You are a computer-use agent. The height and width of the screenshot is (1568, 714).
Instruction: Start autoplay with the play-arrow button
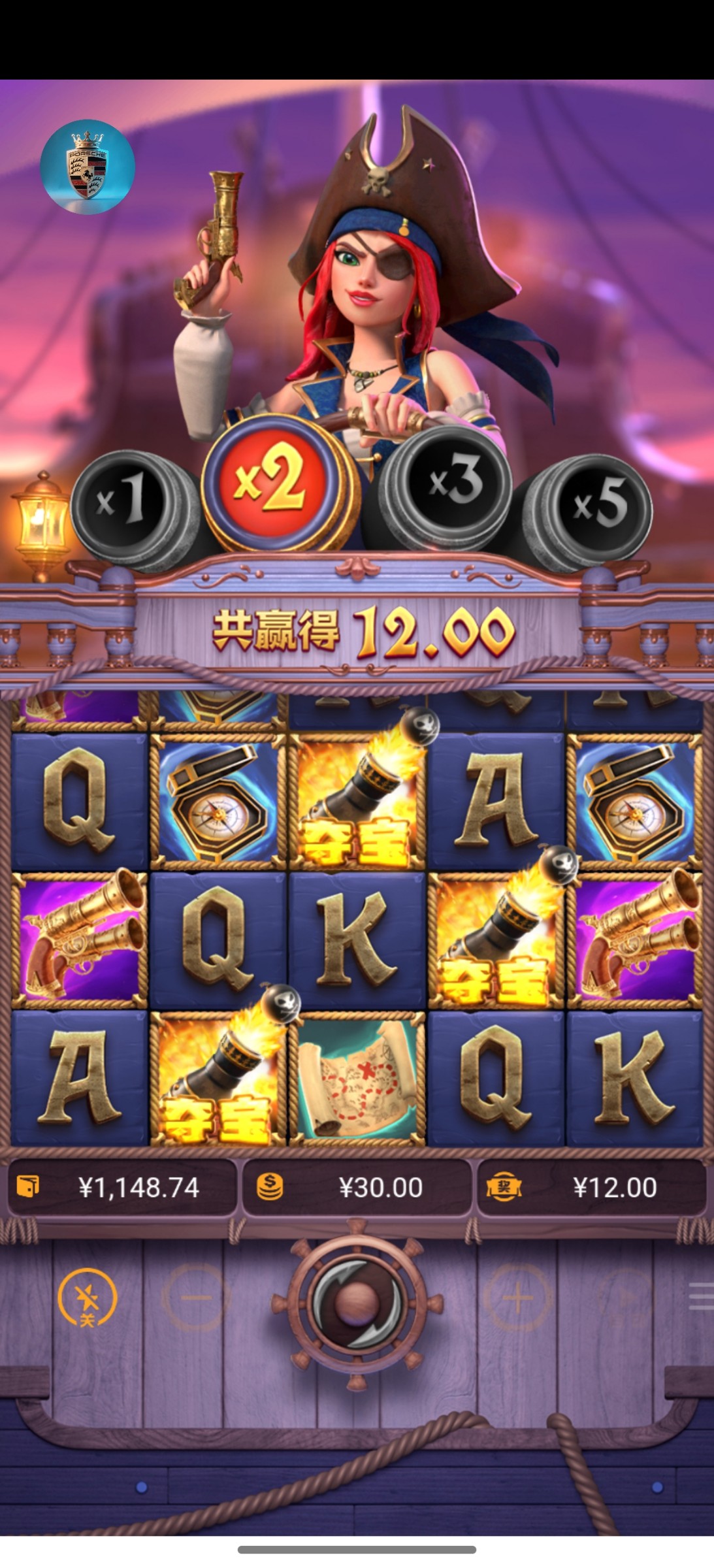coord(625,1298)
